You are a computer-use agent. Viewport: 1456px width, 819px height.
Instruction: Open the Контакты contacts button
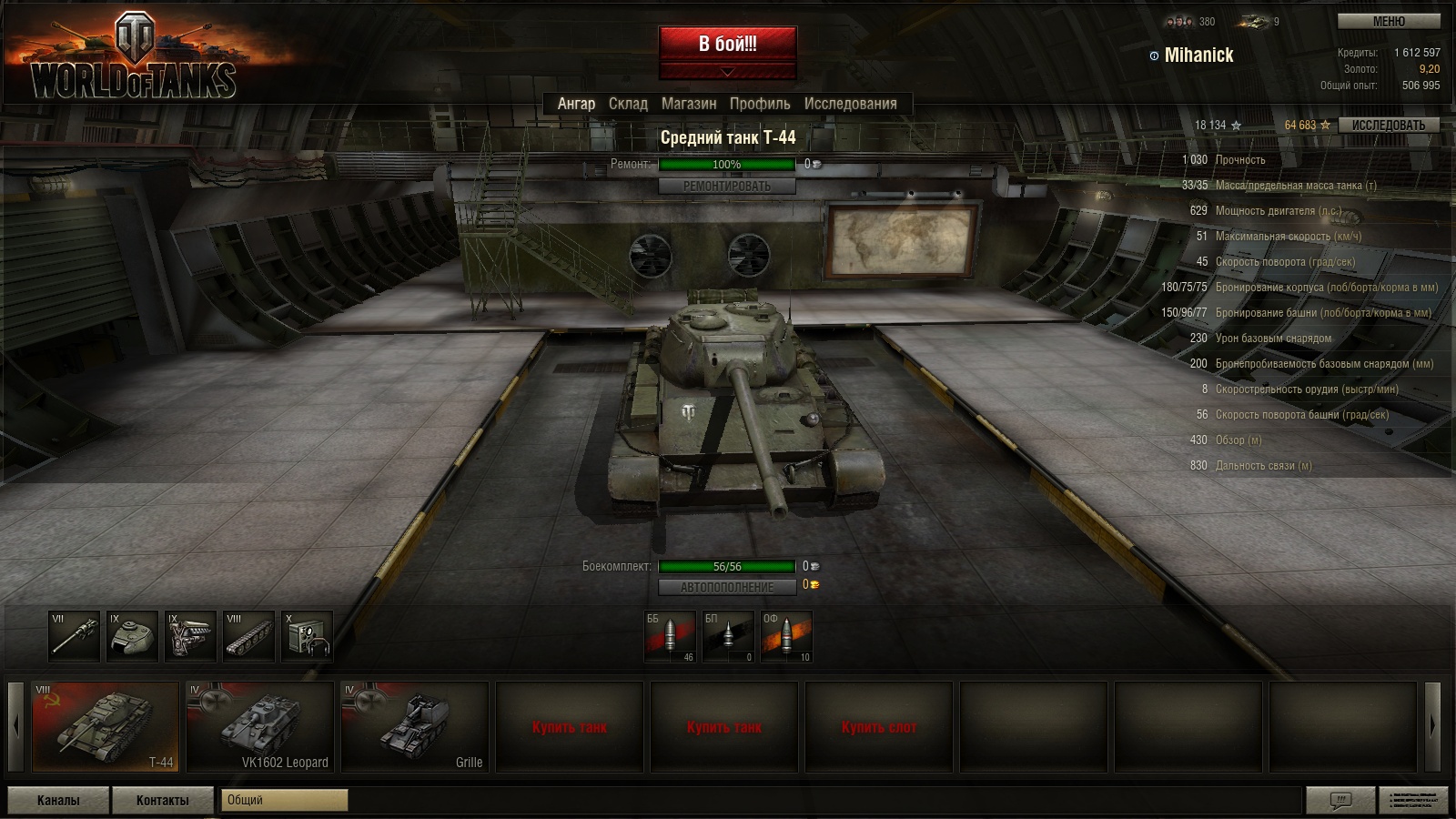[x=163, y=800]
